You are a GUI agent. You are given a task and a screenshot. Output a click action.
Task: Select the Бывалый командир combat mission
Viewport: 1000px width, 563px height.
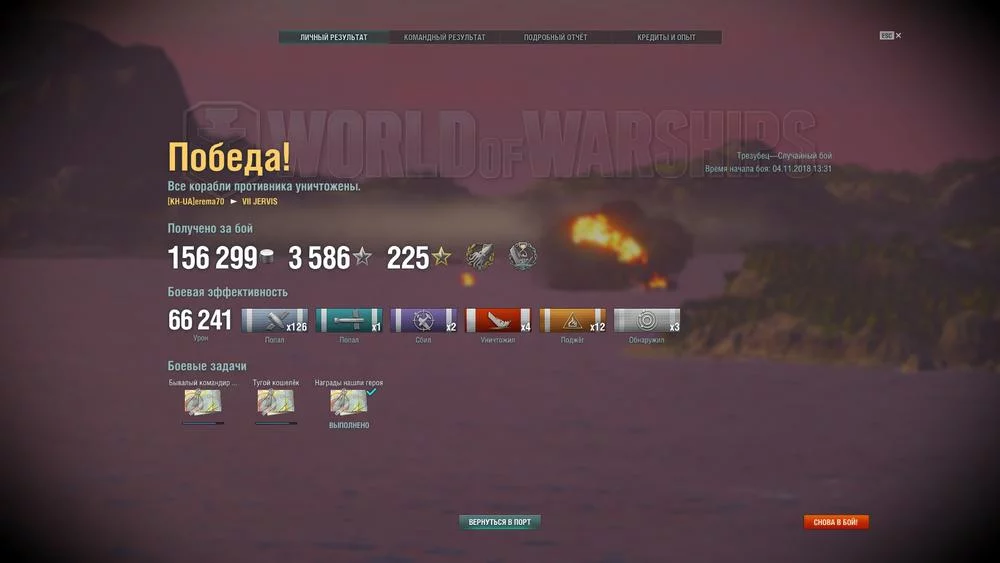click(x=203, y=402)
